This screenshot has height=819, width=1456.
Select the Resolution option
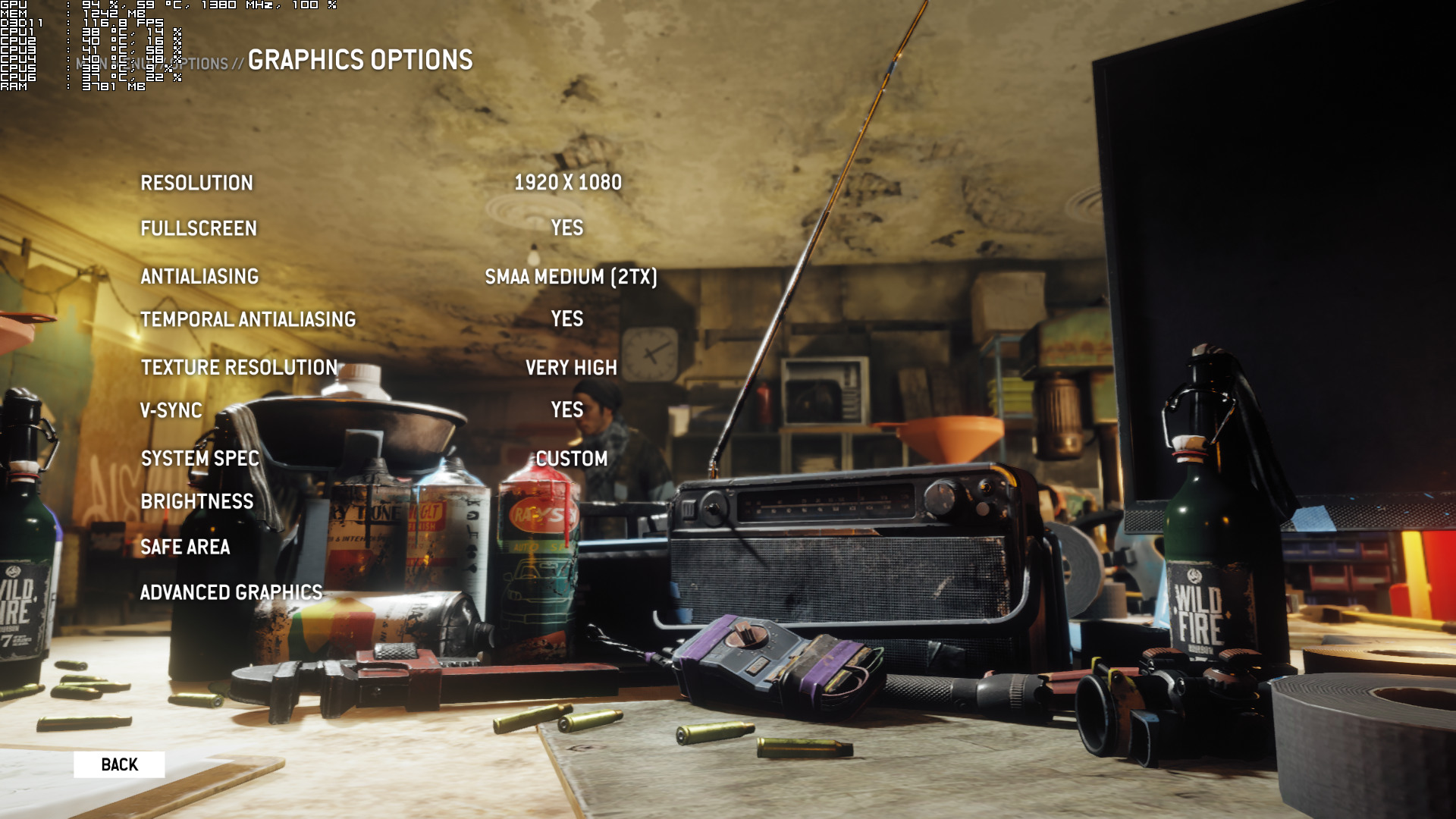coord(196,183)
